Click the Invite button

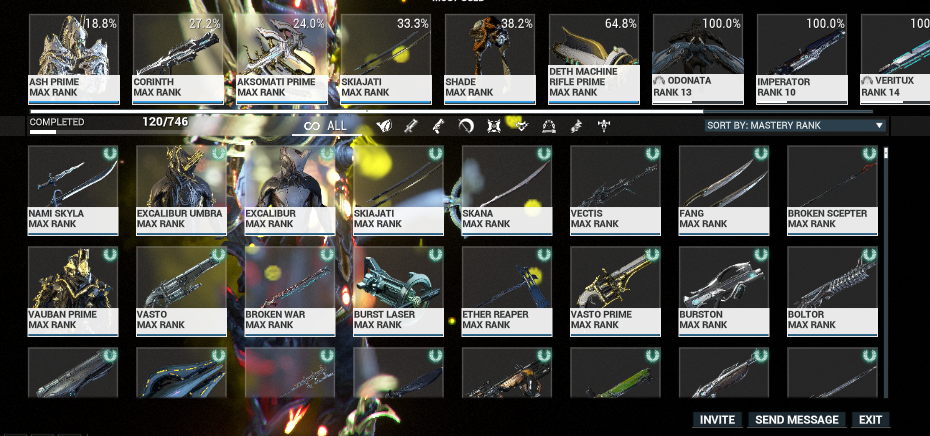pos(717,420)
